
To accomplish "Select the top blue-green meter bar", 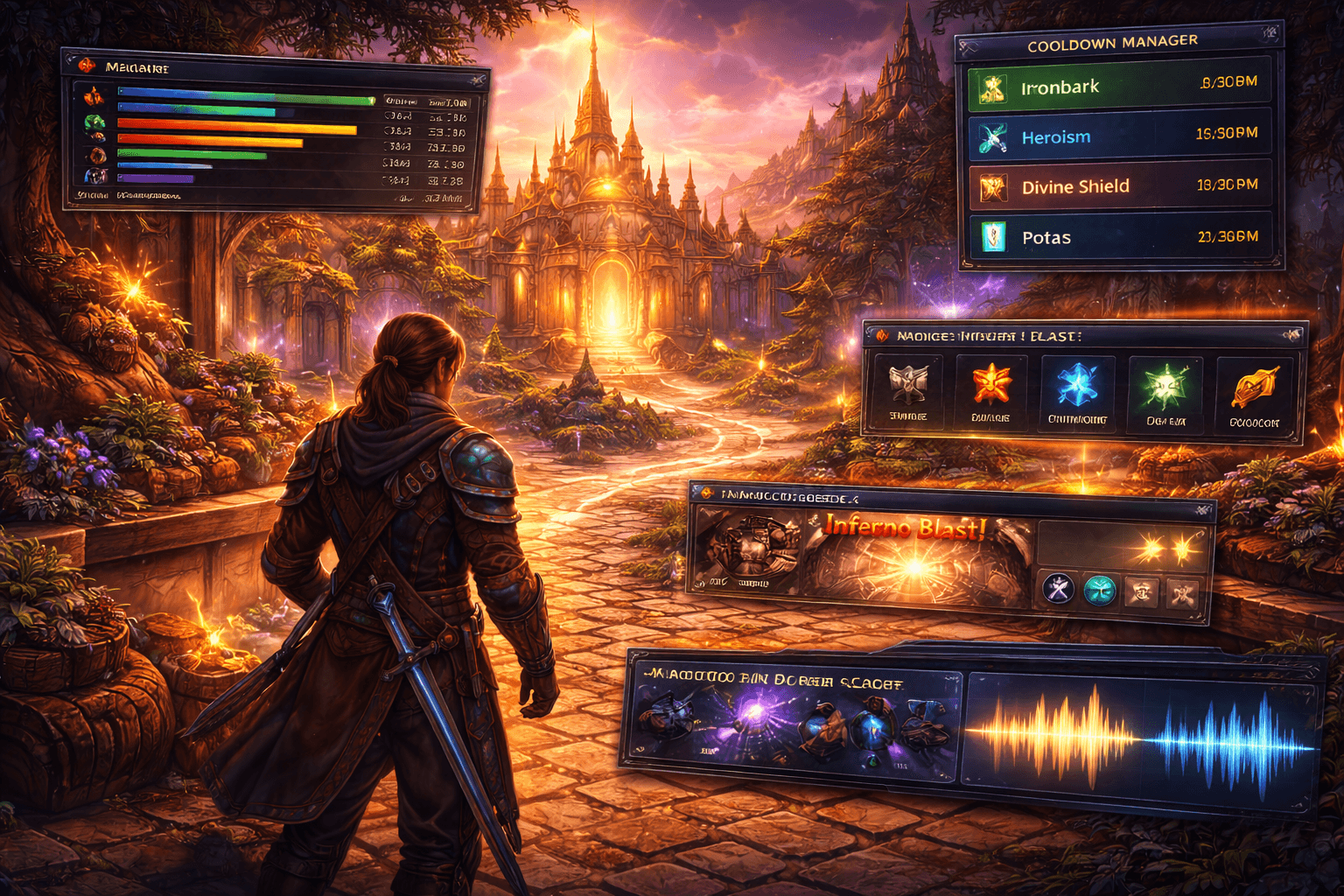I will click(x=246, y=97).
